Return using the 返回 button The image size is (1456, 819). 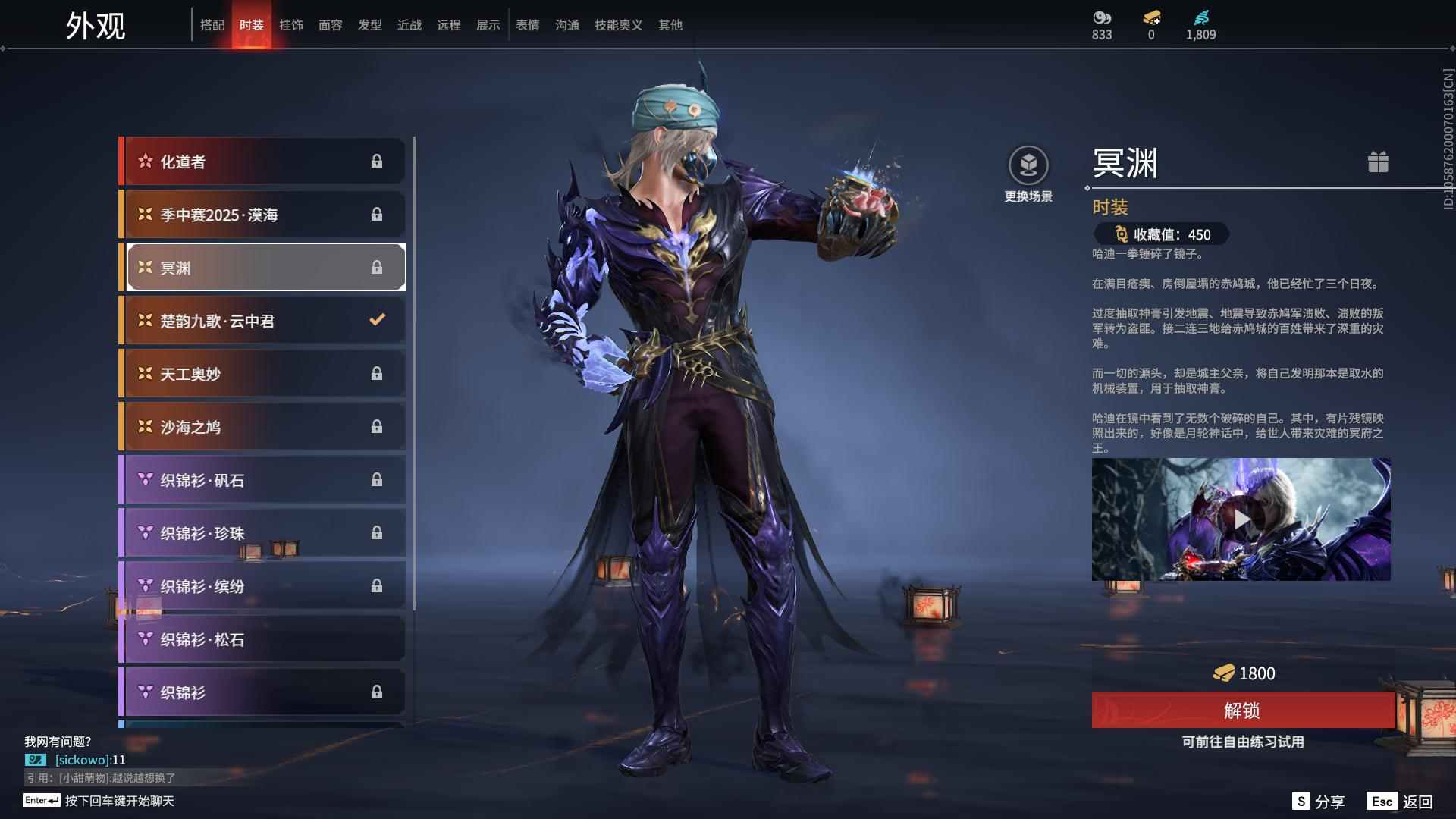coord(1400,802)
